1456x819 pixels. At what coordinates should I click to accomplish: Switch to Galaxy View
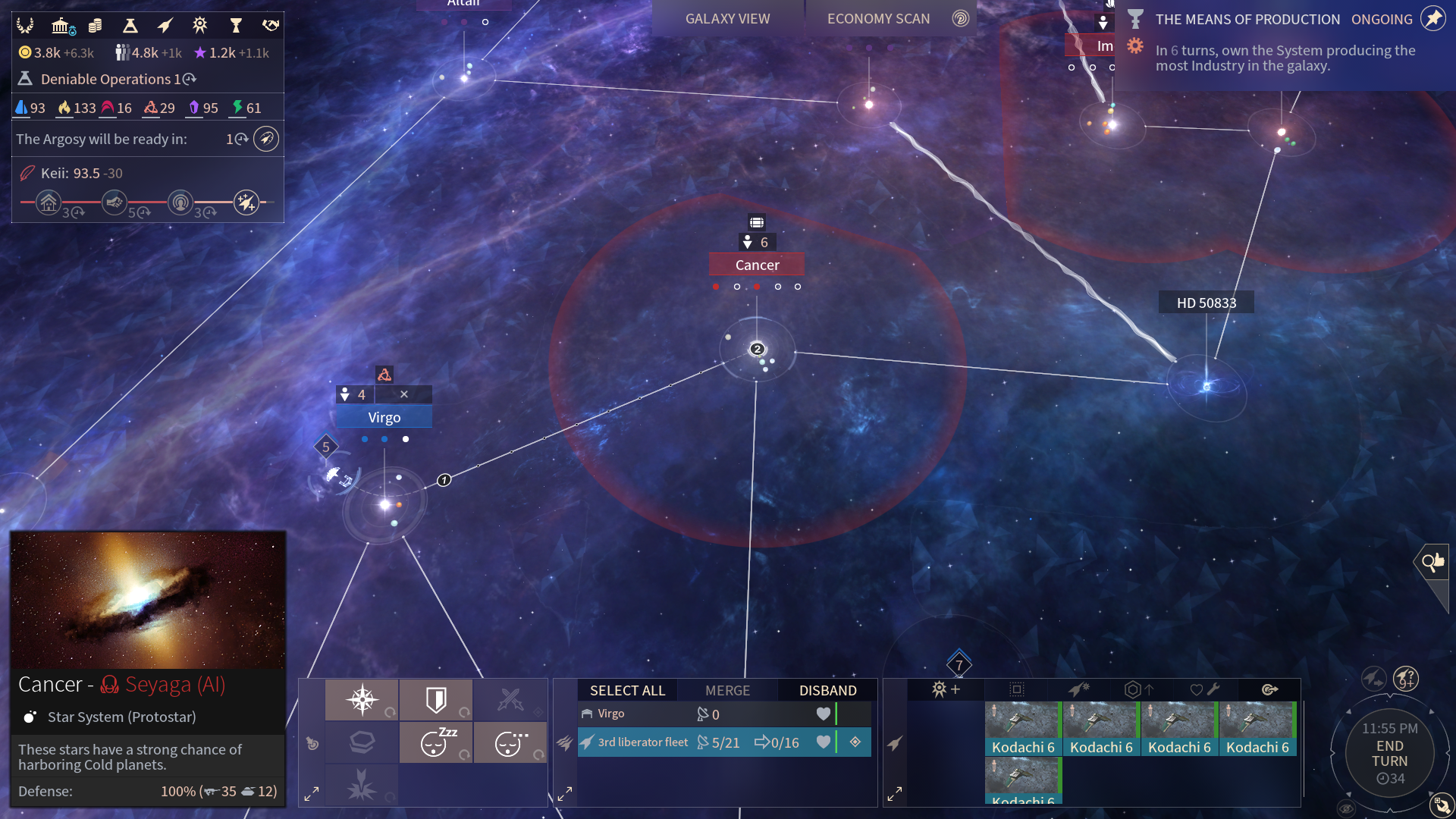(727, 19)
